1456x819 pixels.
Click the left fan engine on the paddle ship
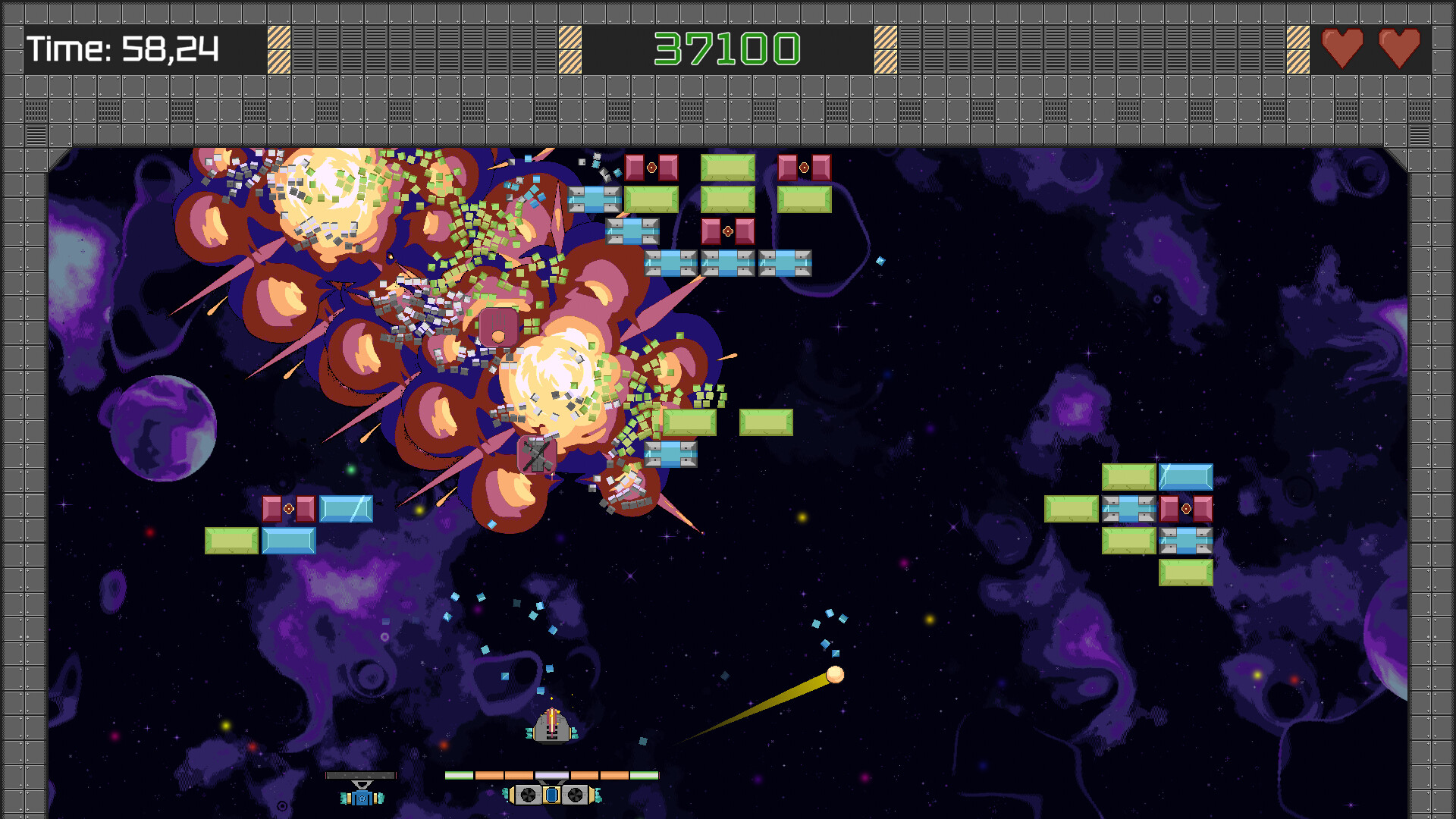(527, 795)
